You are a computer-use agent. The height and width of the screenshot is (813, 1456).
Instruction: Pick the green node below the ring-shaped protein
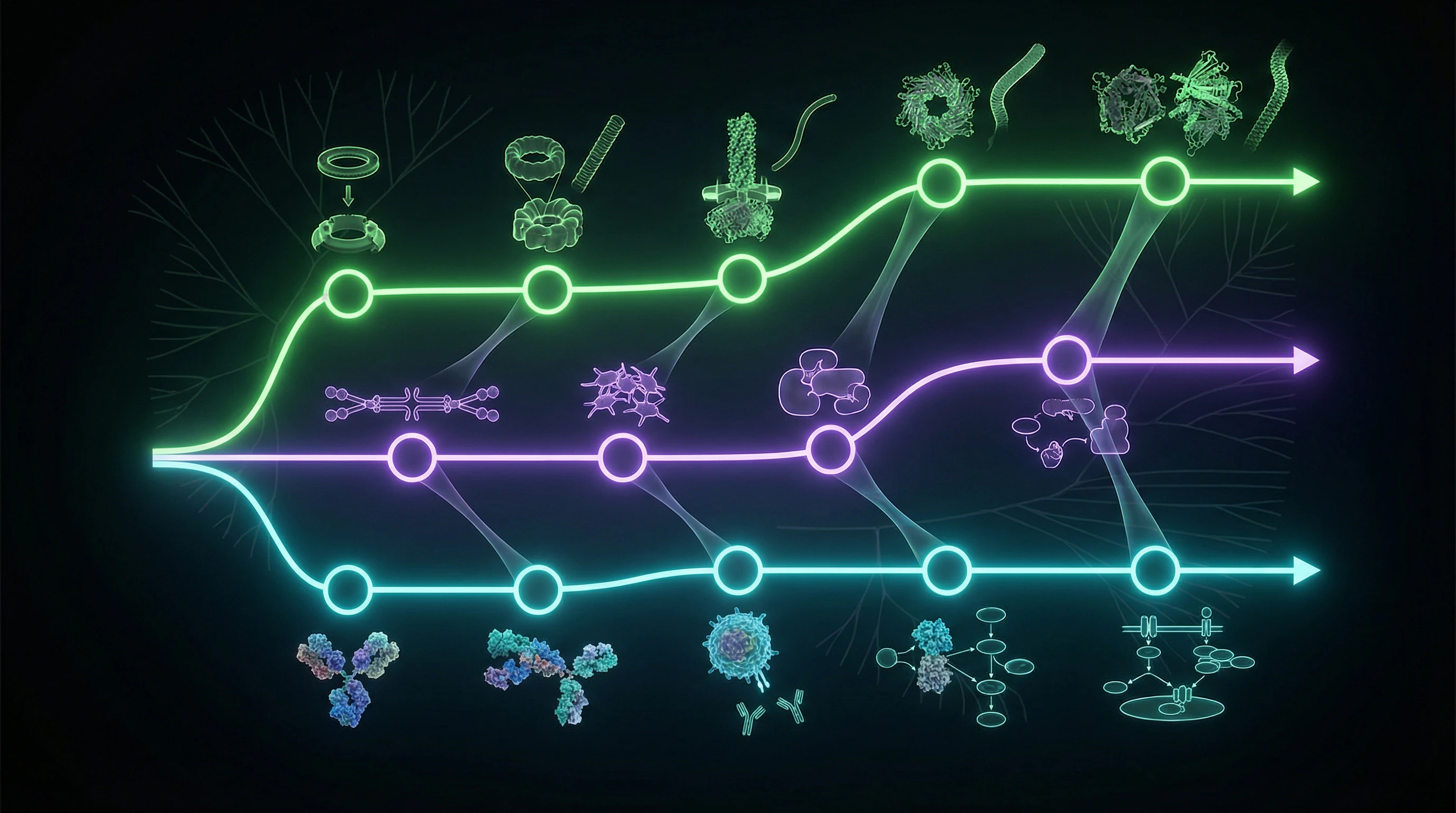pos(941,183)
